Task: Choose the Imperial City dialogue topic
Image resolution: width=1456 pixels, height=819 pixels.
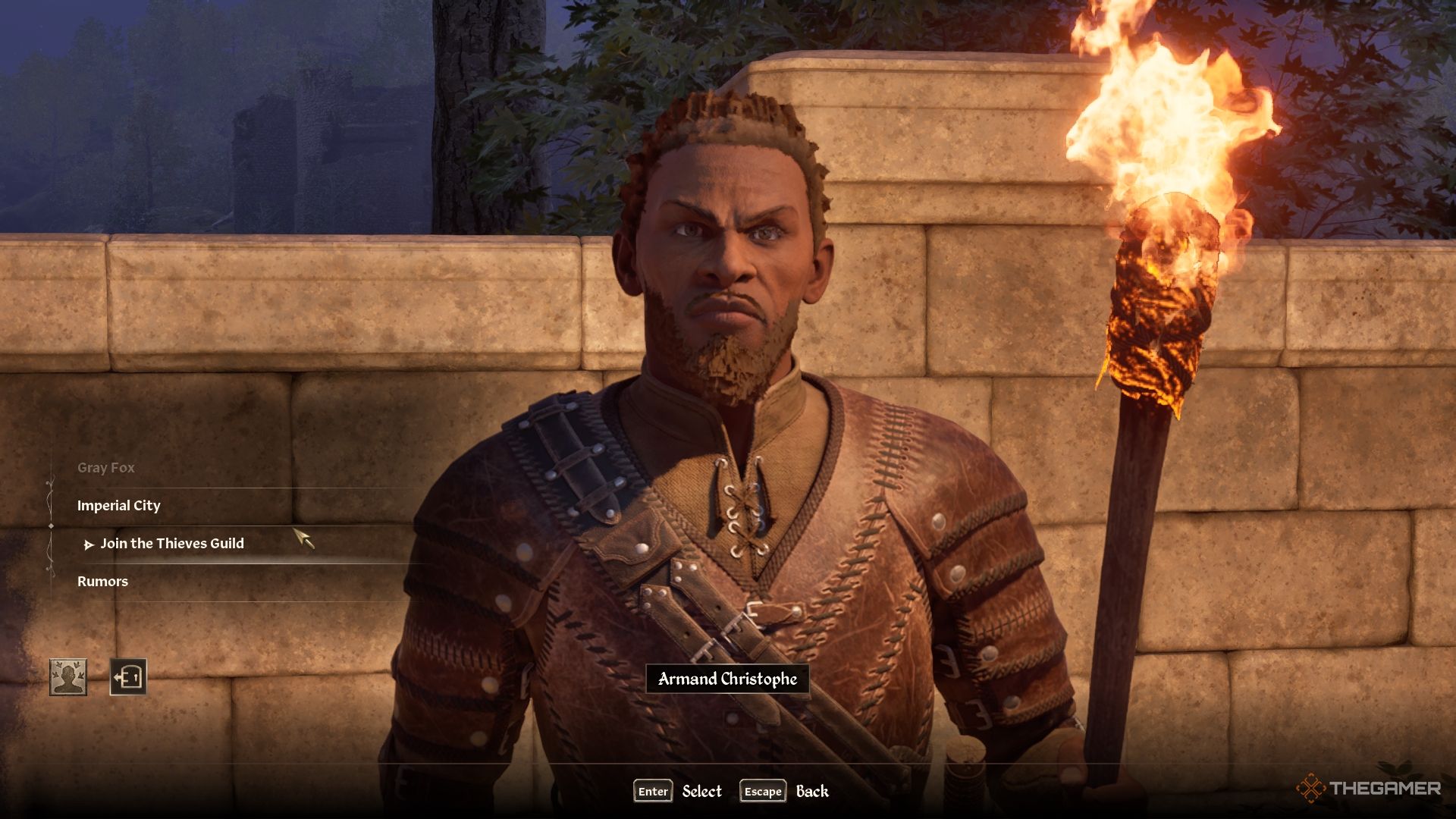Action: 119,506
